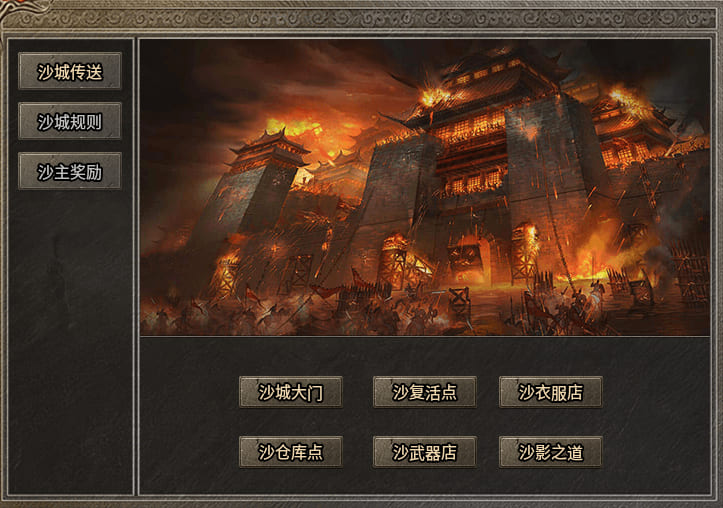
Task: Open the 沙城传送 tab
Action: 70,71
